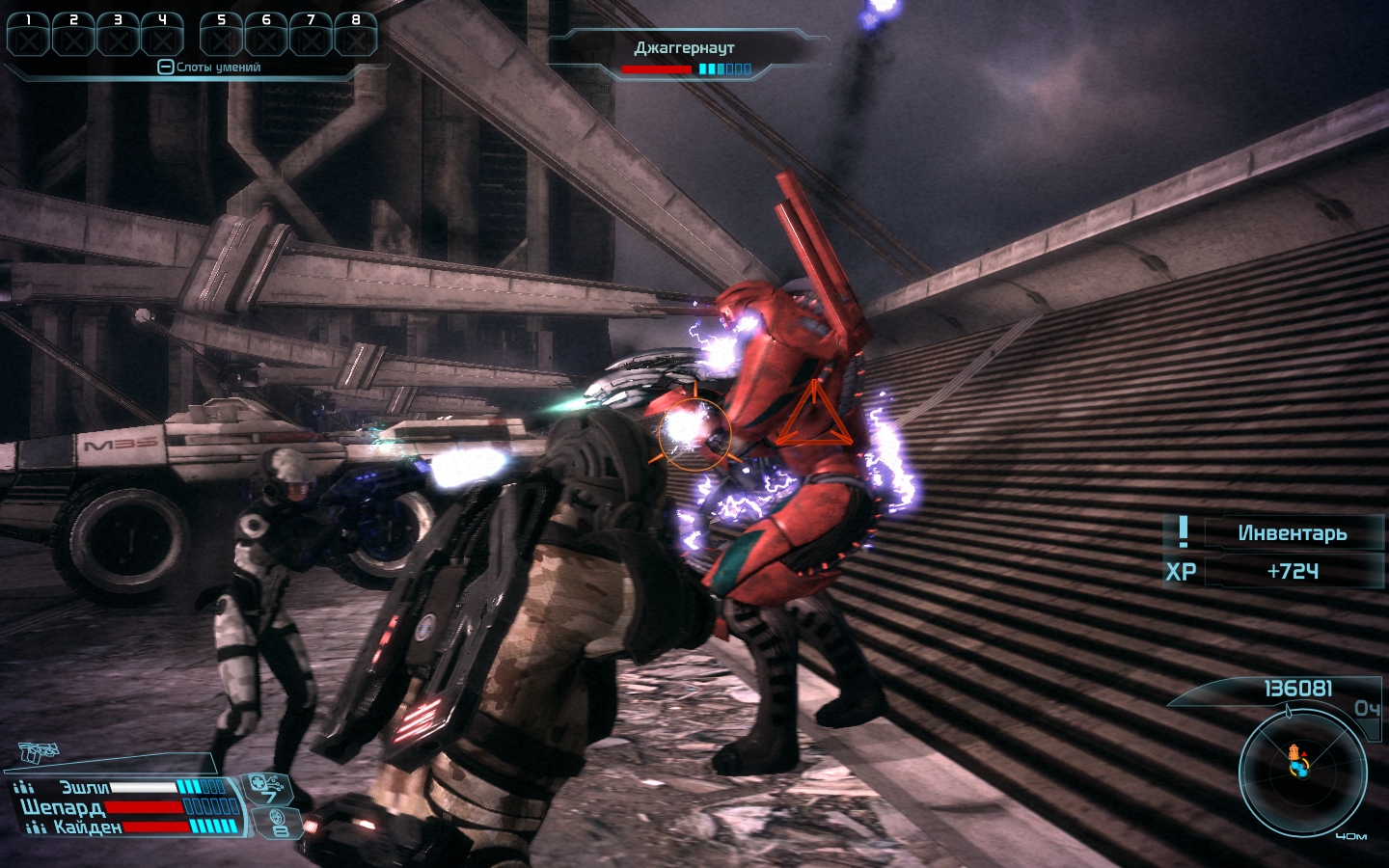Collapse the Слоты умений ability bar

[x=165, y=68]
